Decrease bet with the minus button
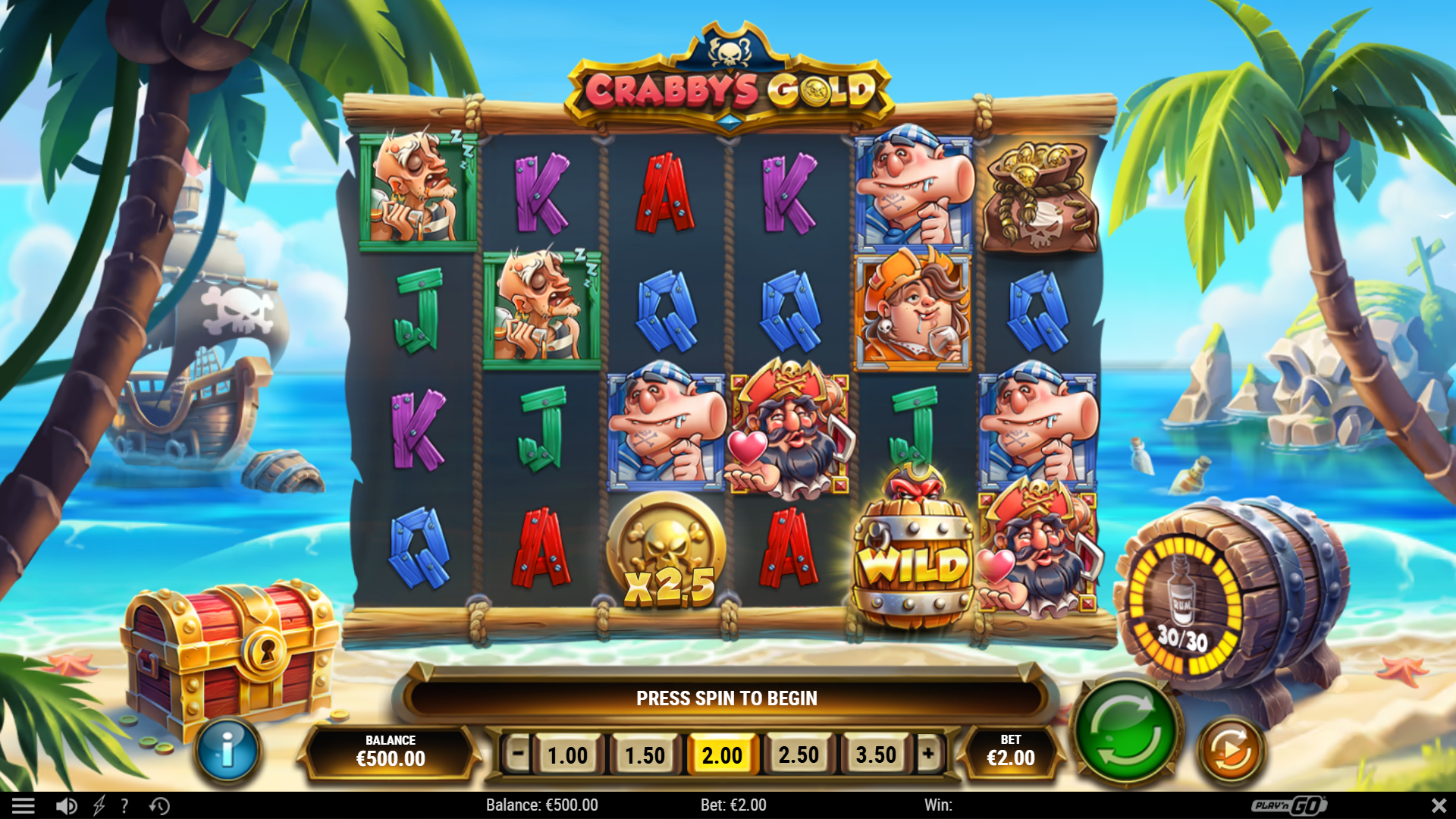This screenshot has height=819, width=1456. click(x=518, y=755)
